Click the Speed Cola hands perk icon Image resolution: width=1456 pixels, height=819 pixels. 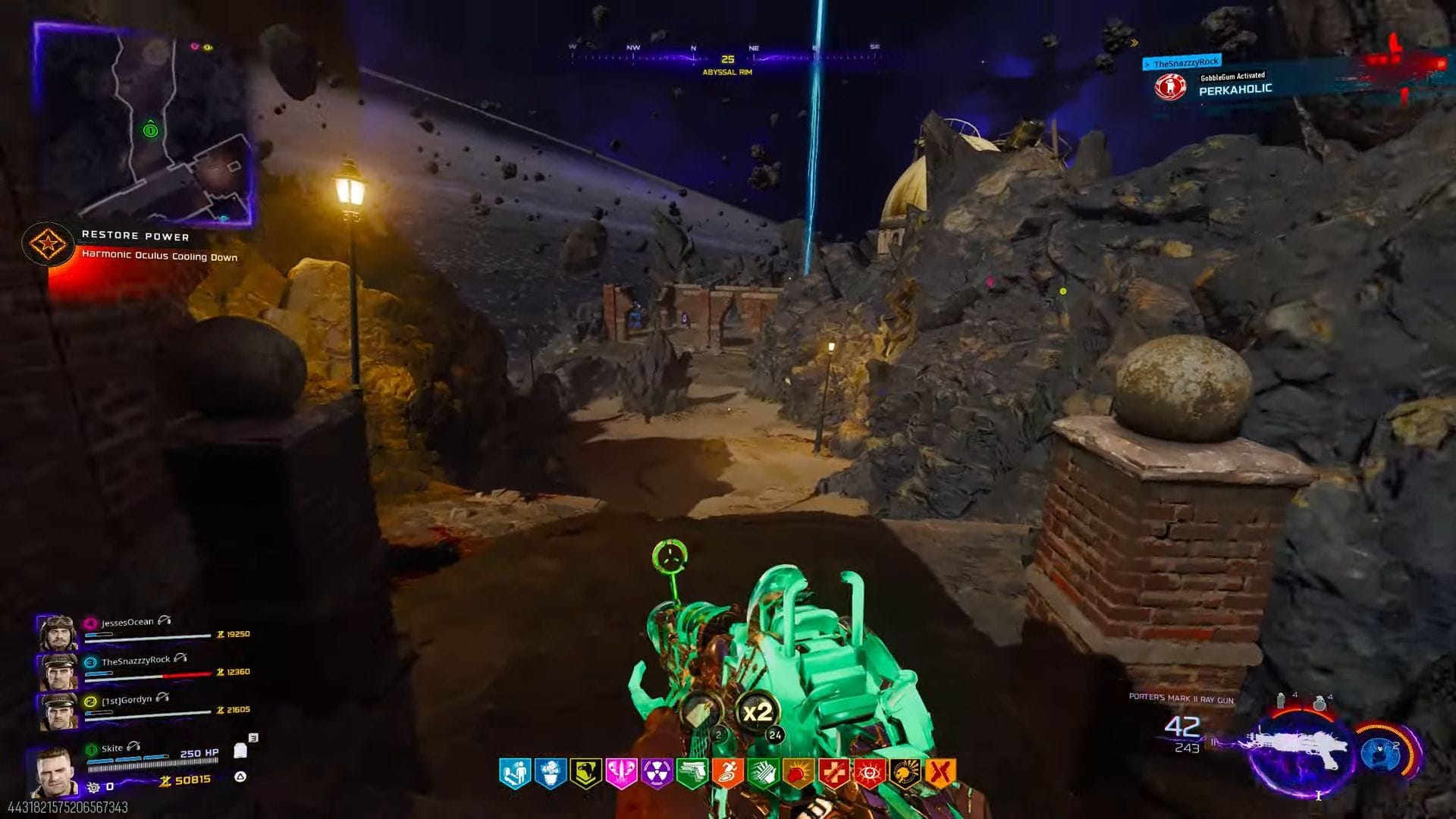pyautogui.click(x=762, y=770)
